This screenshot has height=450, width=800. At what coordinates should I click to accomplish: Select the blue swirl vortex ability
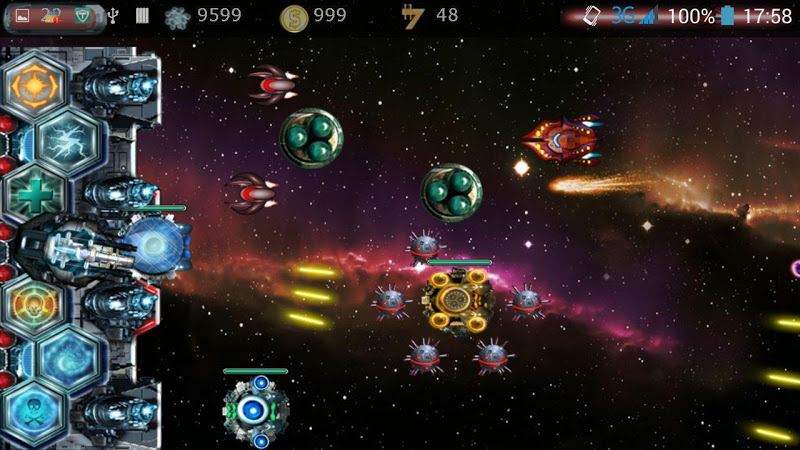point(68,357)
